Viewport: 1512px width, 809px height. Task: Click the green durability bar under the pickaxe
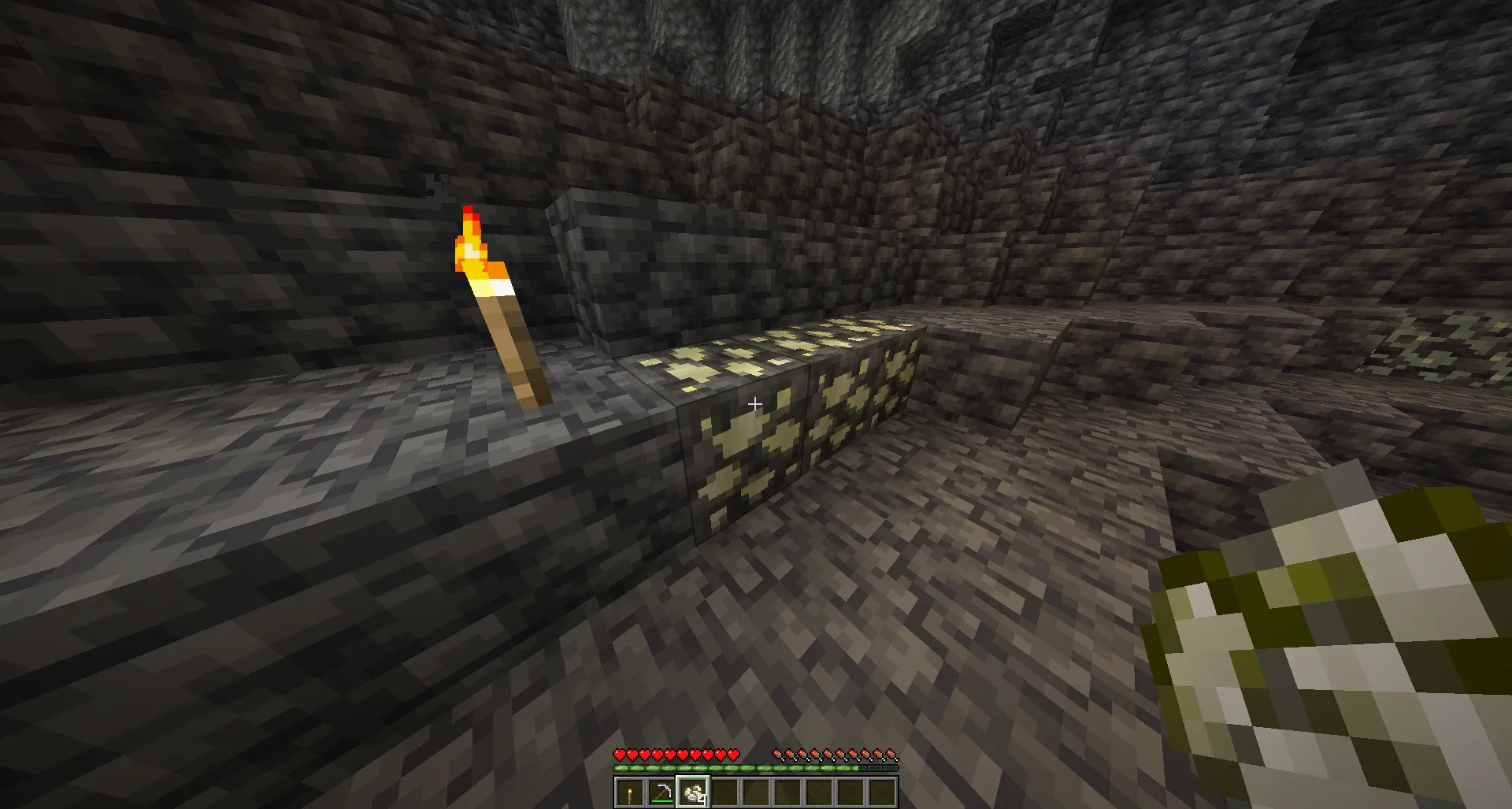point(662,801)
